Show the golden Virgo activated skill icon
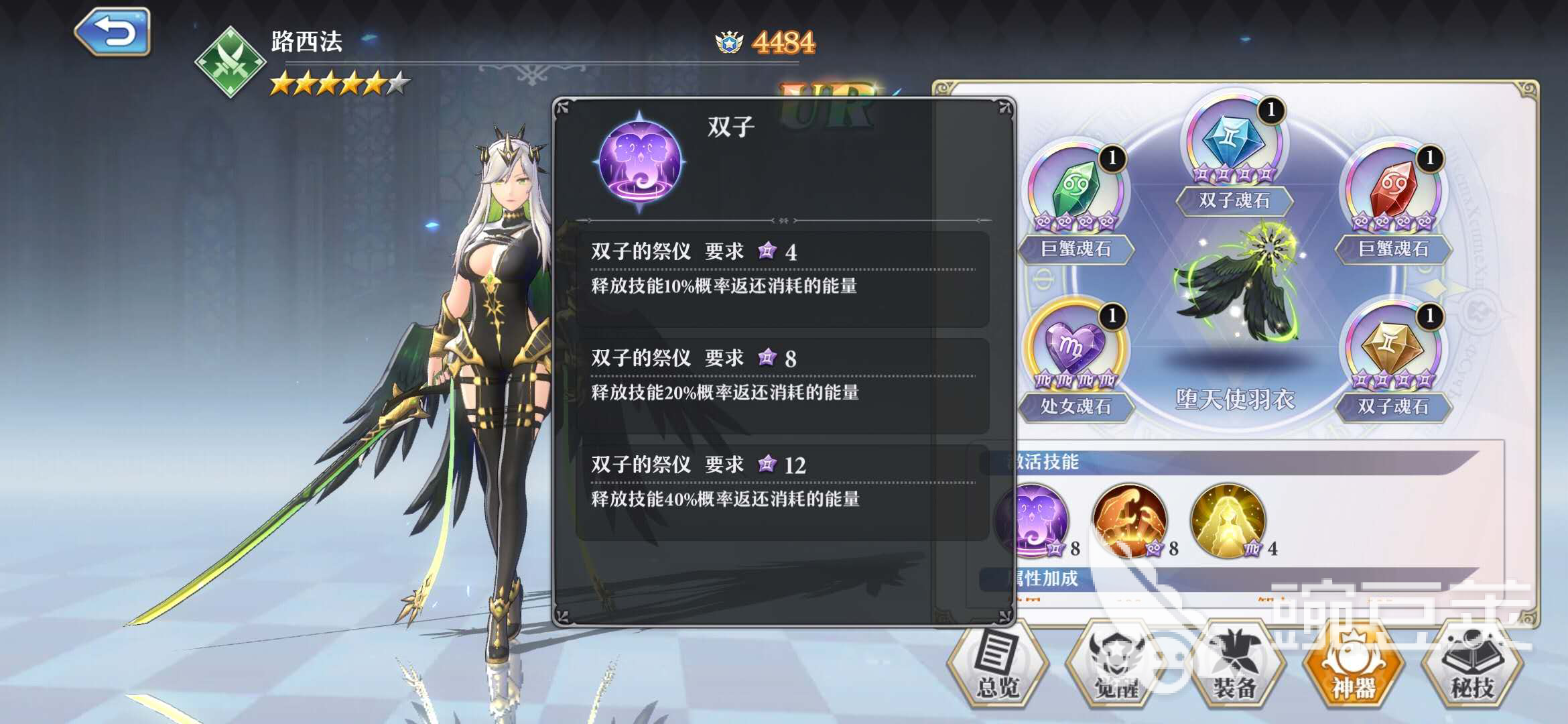 1228,520
